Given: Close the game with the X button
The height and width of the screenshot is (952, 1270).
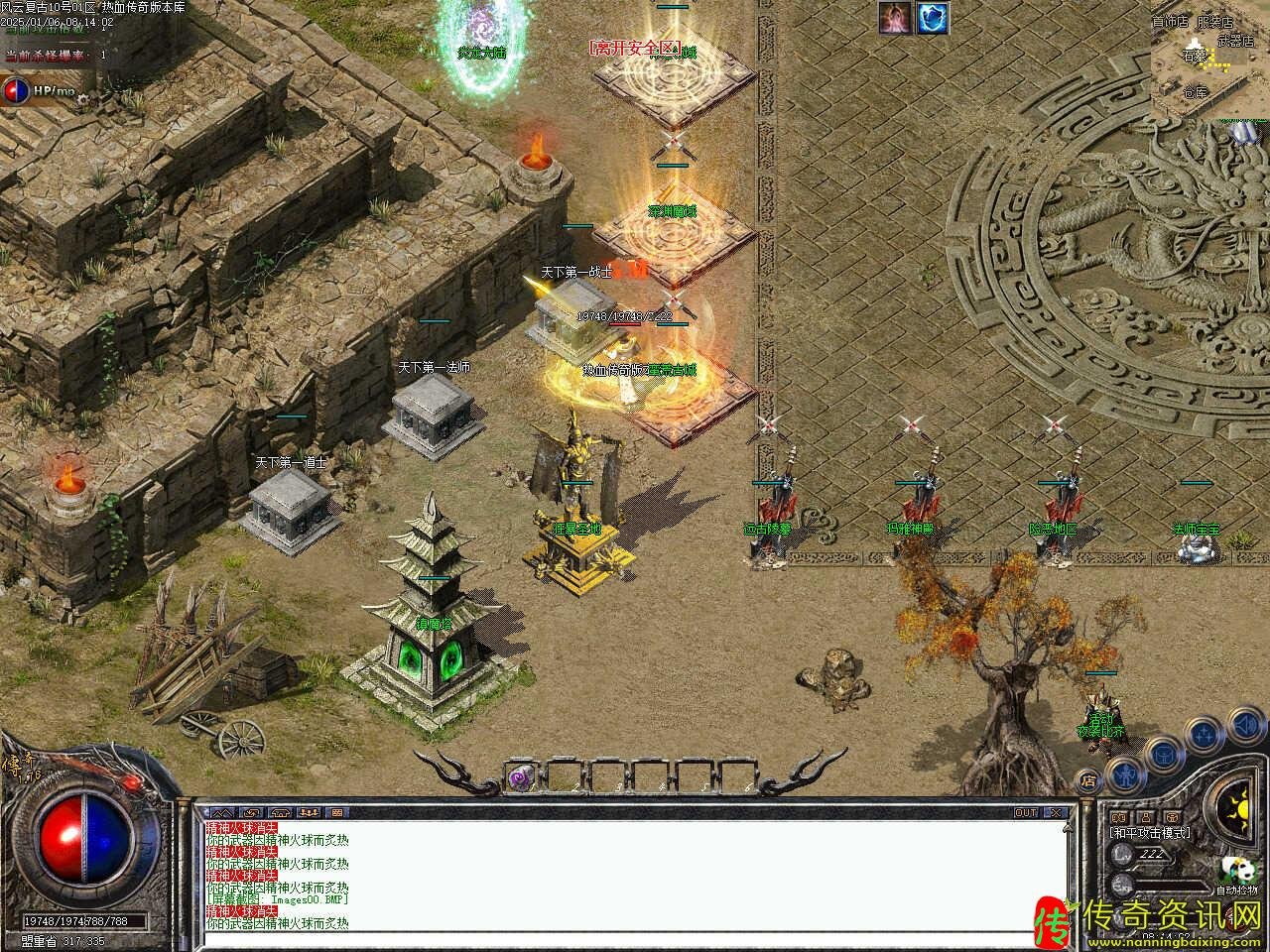Looking at the screenshot, I should pos(1057,812).
